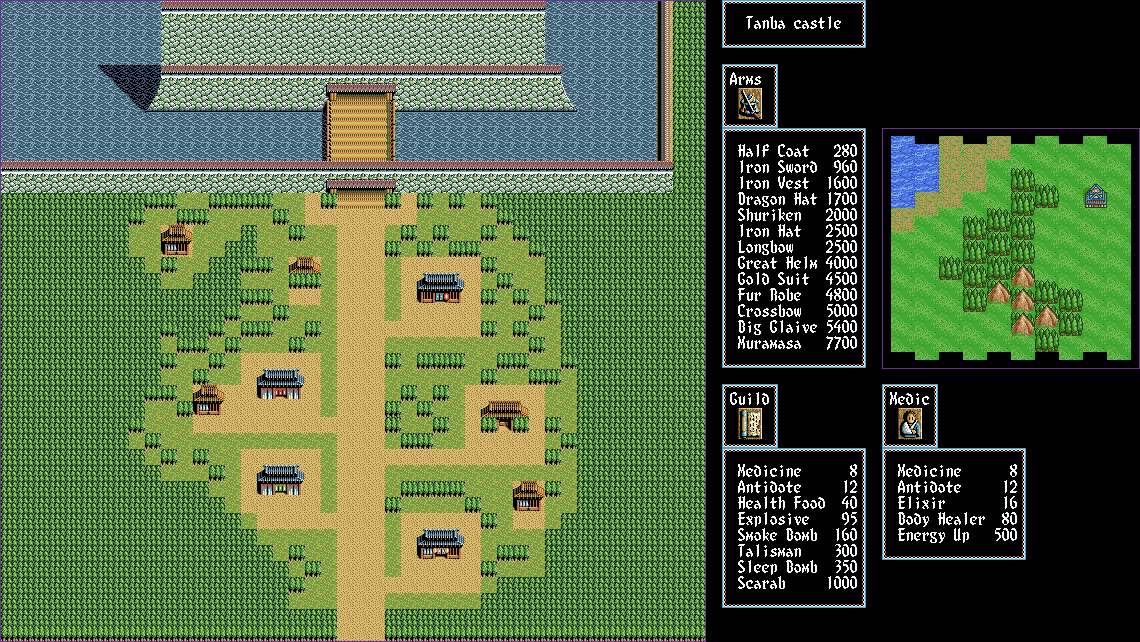Select the Smoke Bomb item
Viewport: 1140px width, 642px height.
(797, 535)
